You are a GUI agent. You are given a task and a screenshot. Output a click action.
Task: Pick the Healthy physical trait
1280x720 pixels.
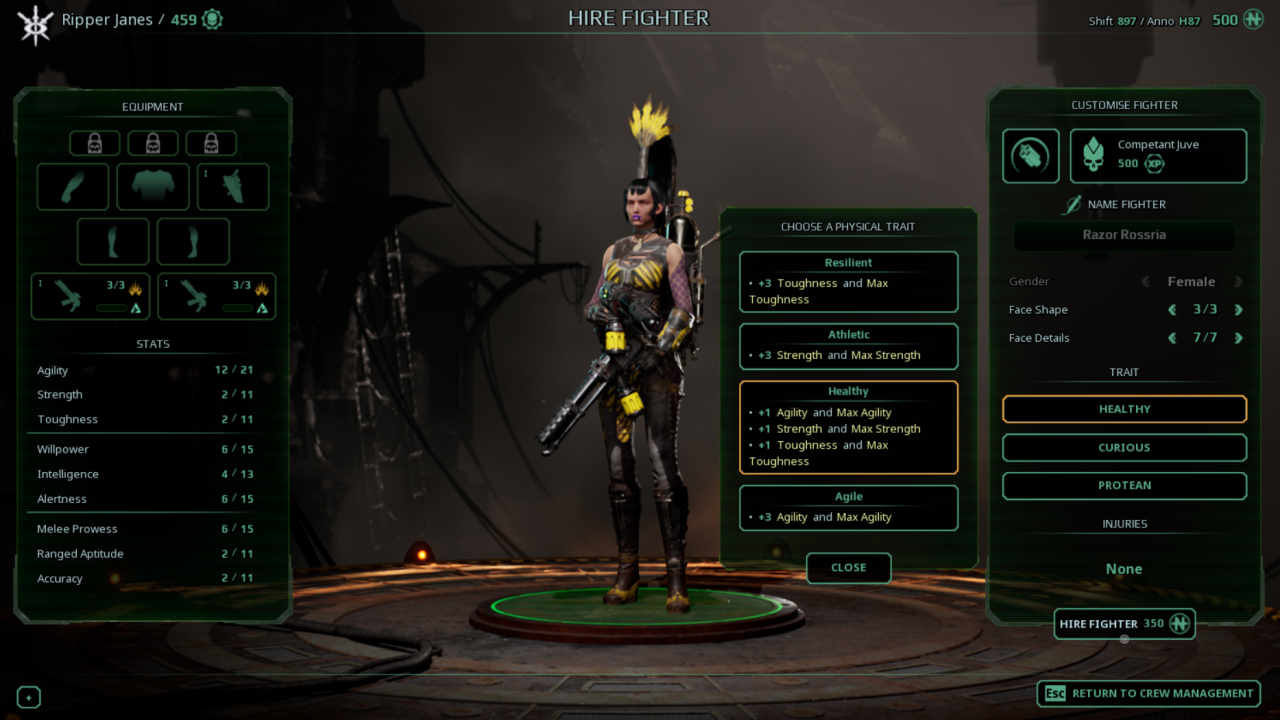point(848,427)
